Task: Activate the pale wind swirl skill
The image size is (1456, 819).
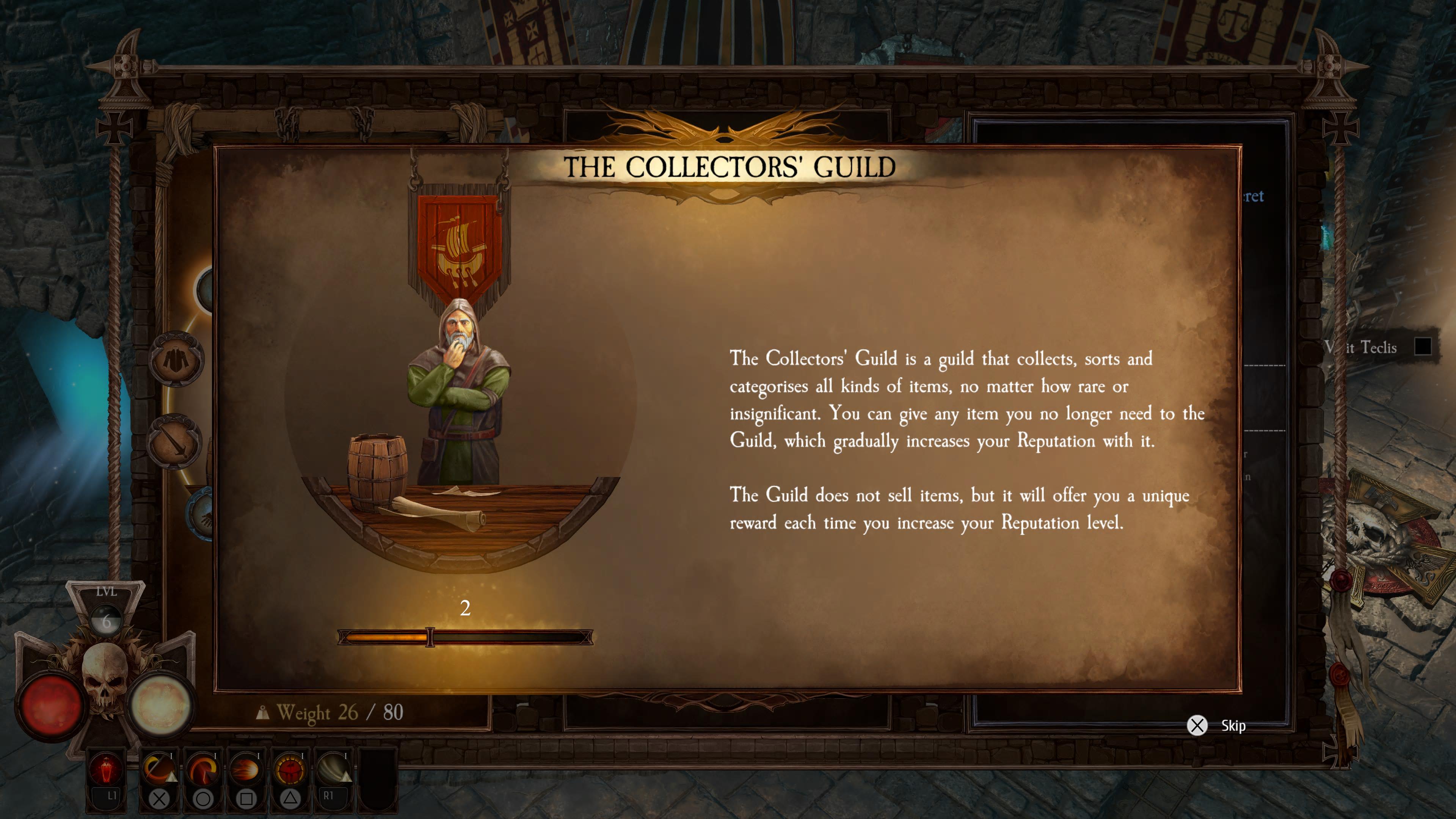Action: (x=334, y=770)
